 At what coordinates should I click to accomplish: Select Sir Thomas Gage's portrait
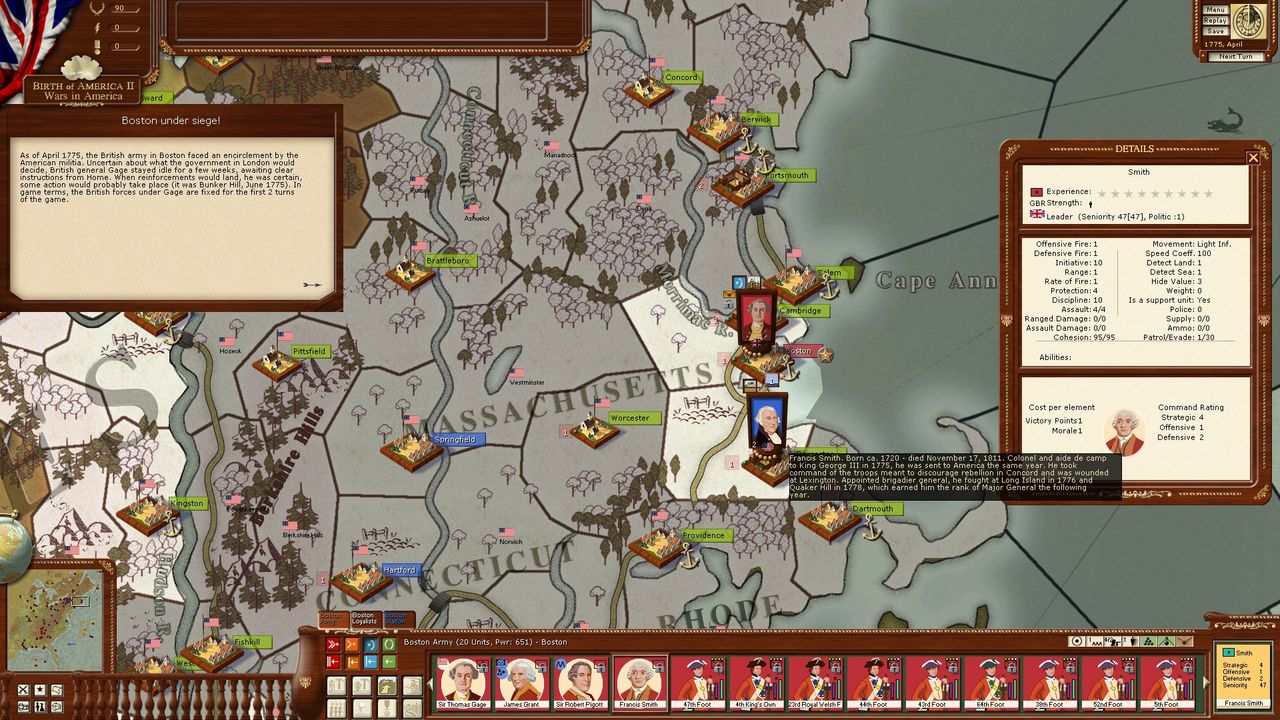click(x=463, y=680)
